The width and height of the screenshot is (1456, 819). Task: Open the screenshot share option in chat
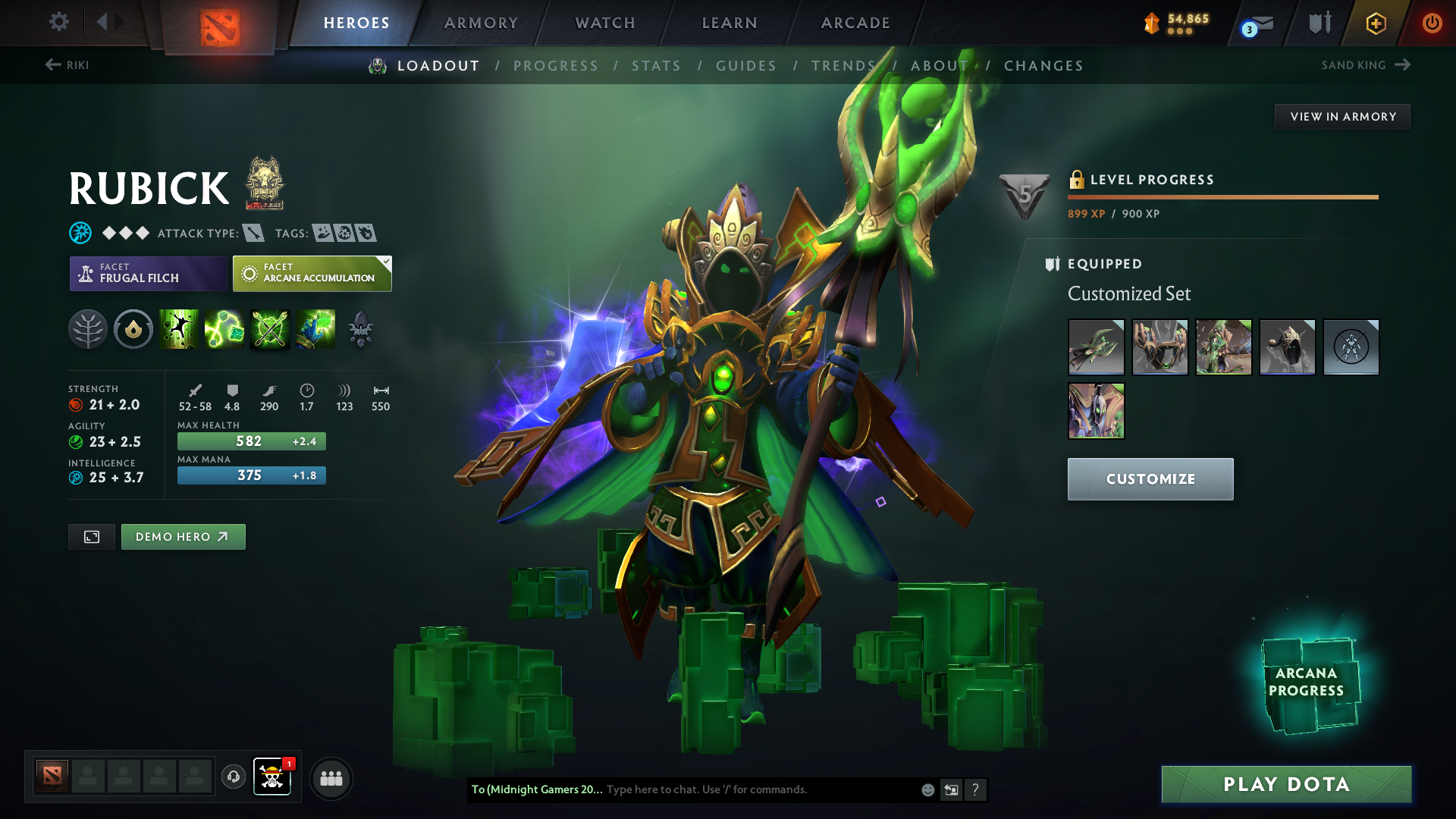point(952,789)
